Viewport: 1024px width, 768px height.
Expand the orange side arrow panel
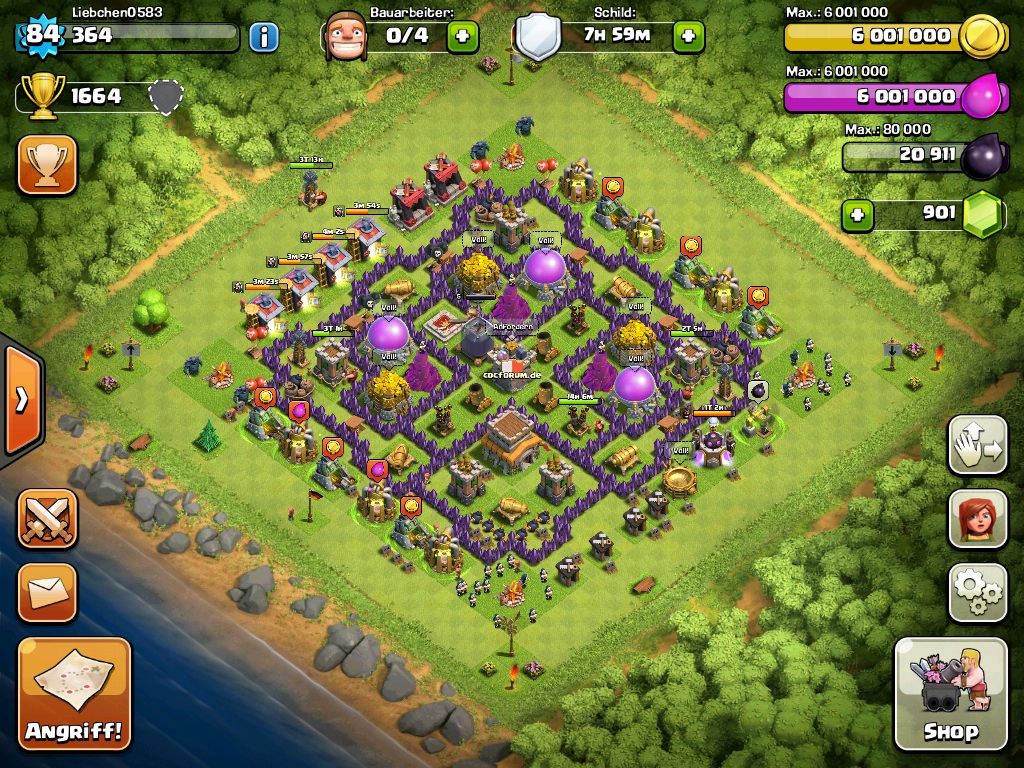[21, 400]
